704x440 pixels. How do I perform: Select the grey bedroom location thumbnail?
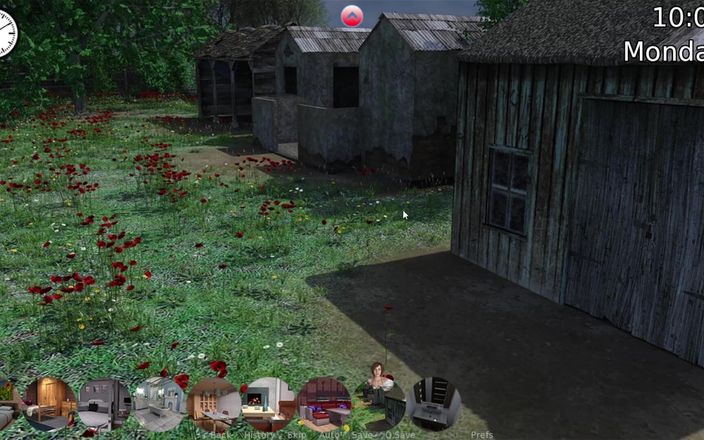(105, 403)
